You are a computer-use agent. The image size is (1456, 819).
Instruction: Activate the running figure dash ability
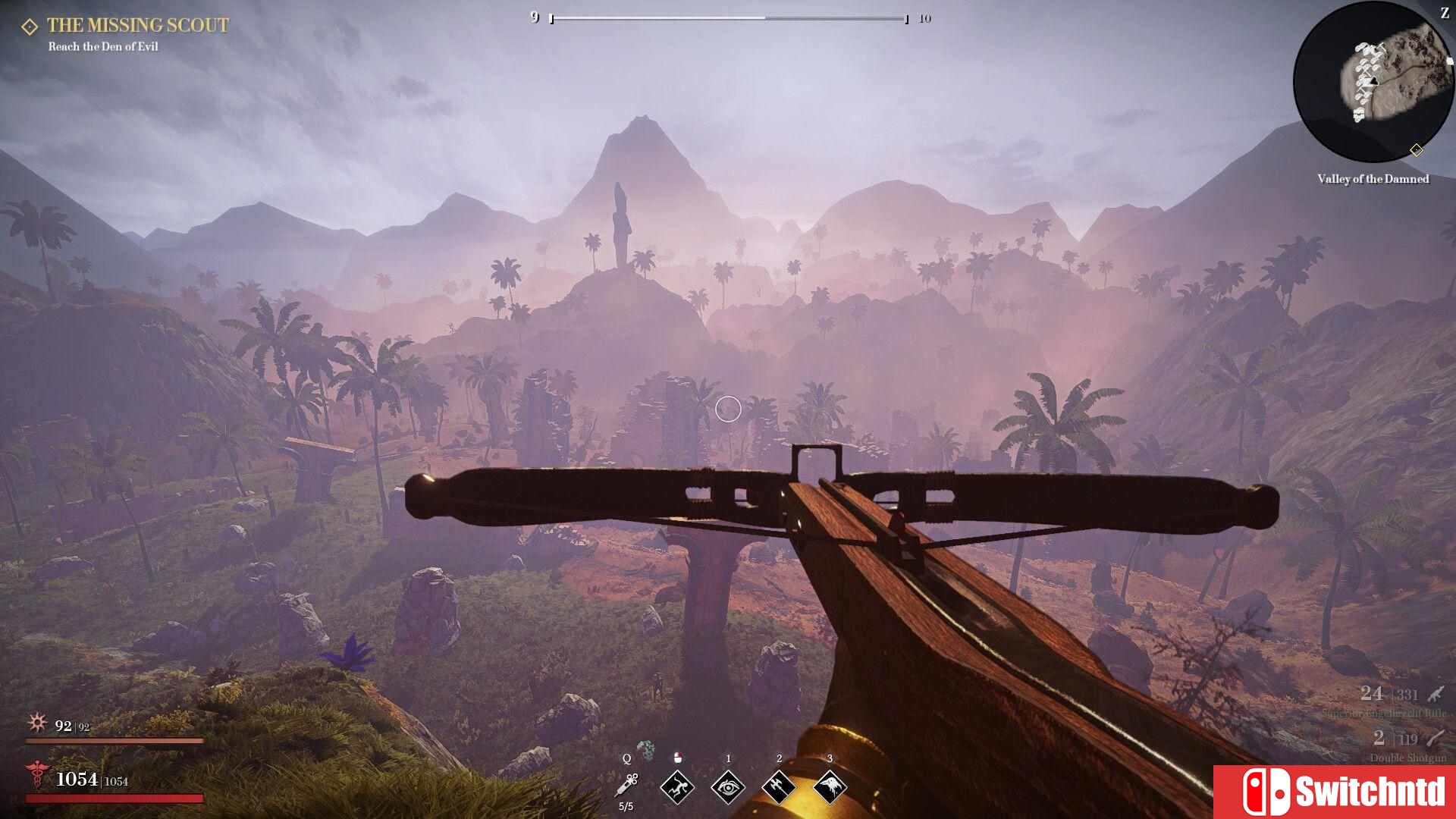[x=677, y=787]
